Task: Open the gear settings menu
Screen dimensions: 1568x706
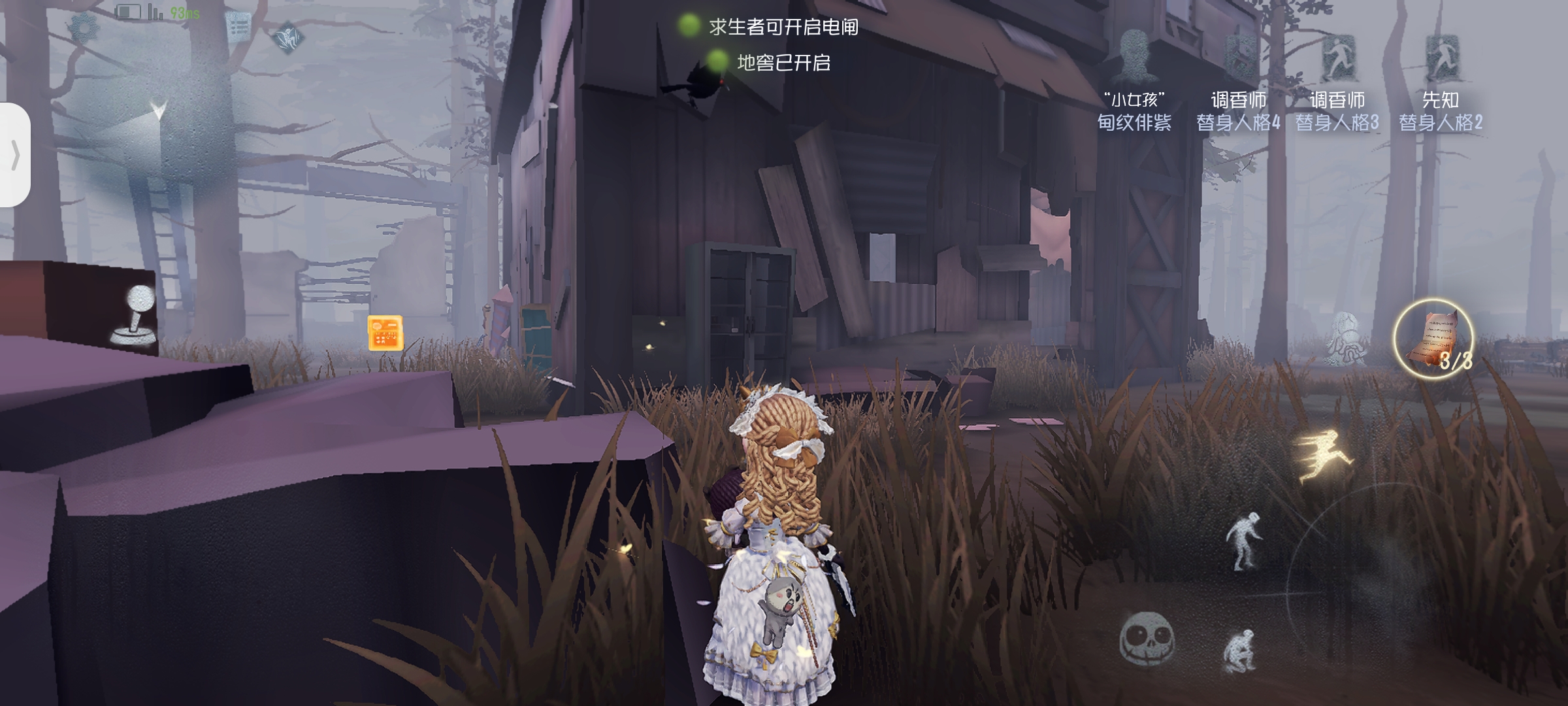Action: pos(84,27)
